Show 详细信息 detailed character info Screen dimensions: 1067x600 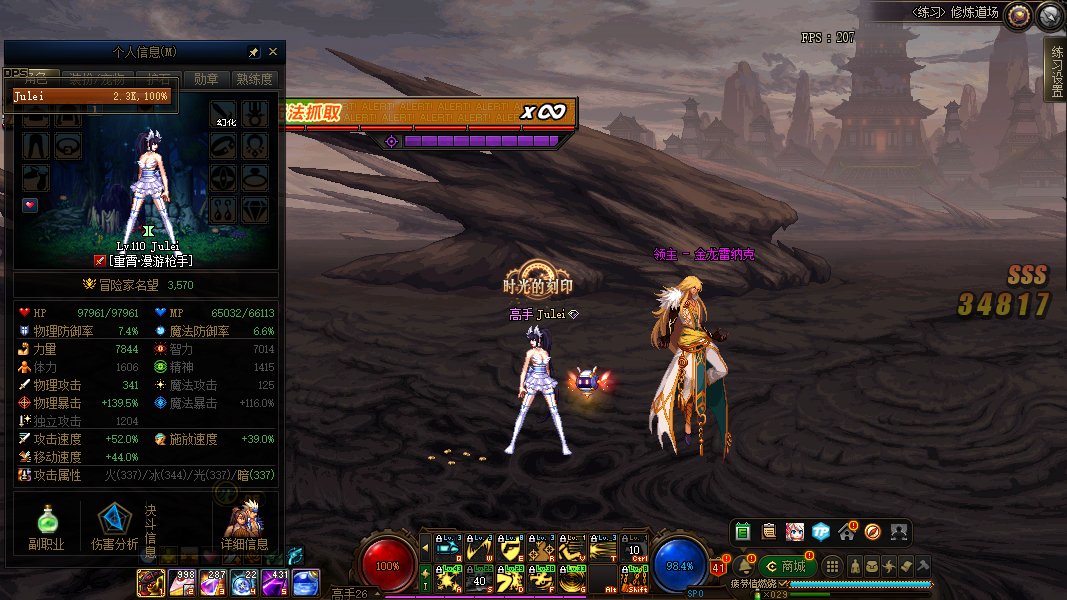(x=245, y=526)
